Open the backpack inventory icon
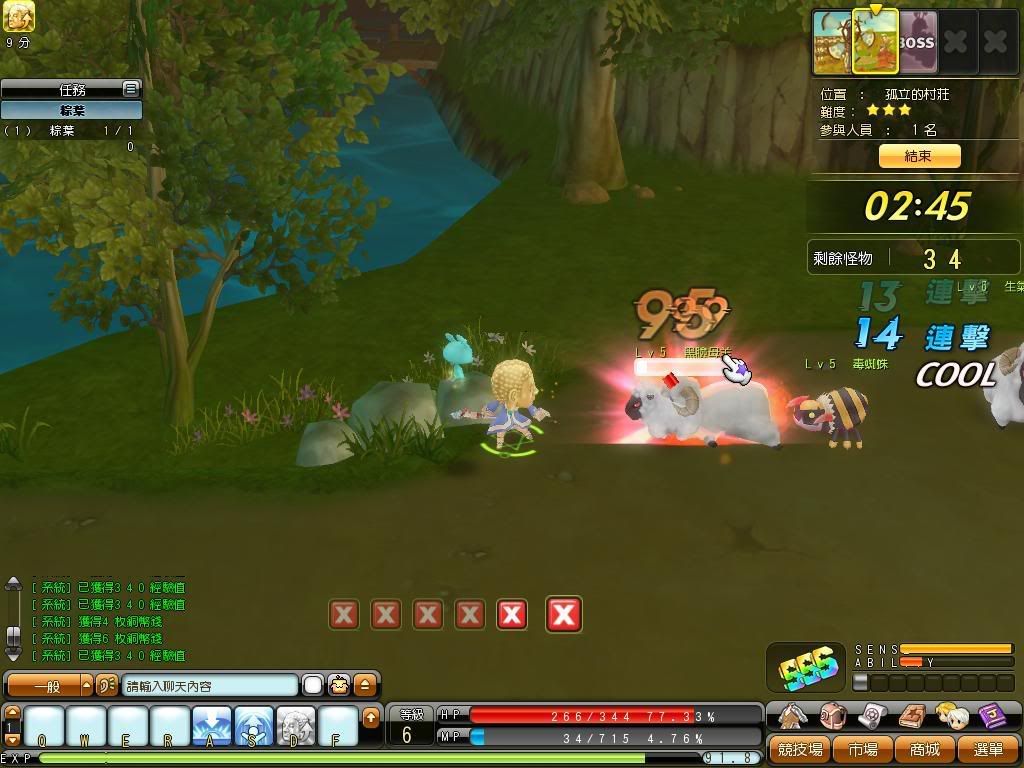Screen dimensions: 1024x768 [x=833, y=716]
